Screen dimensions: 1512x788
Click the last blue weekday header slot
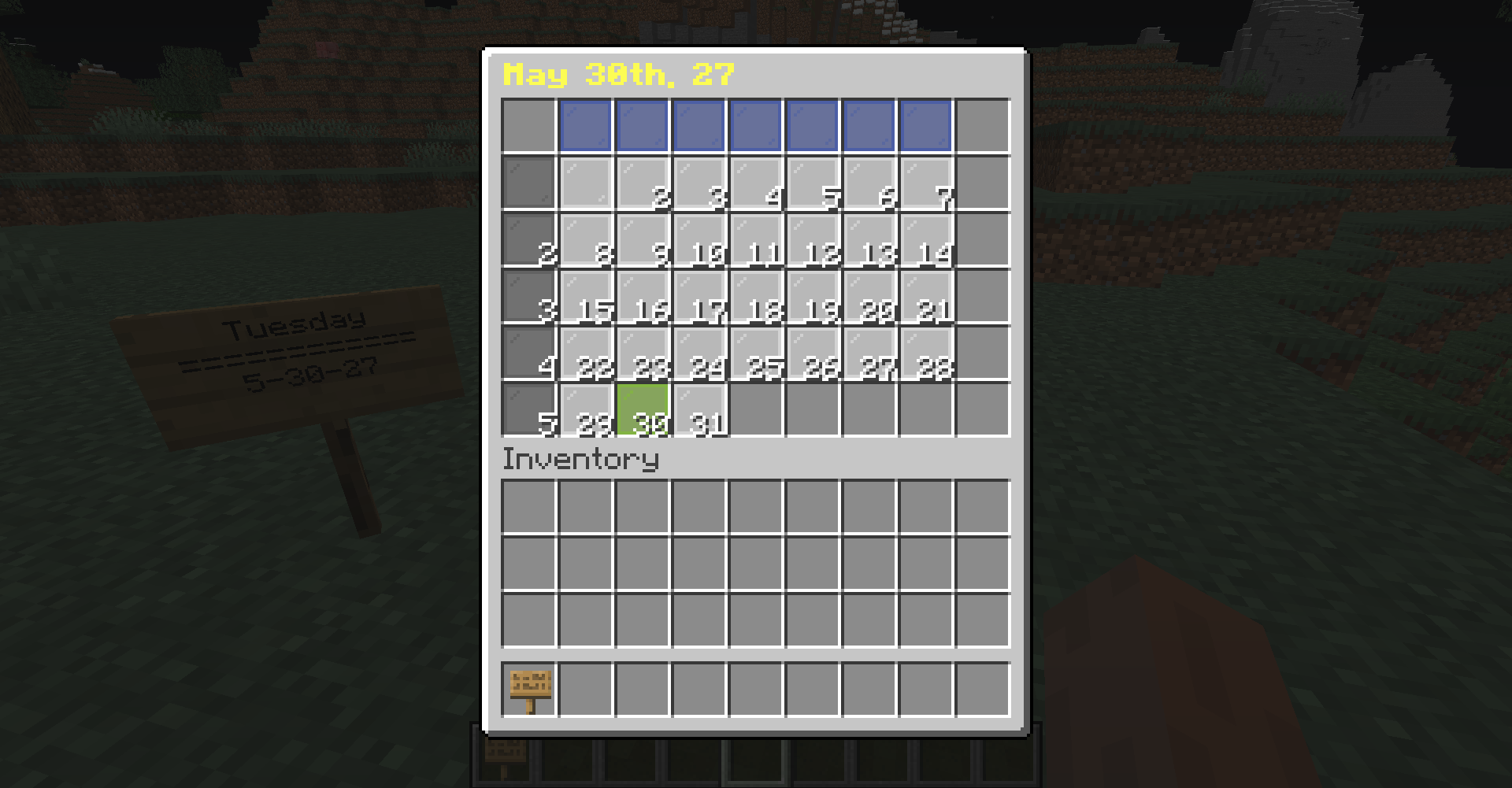(x=925, y=124)
